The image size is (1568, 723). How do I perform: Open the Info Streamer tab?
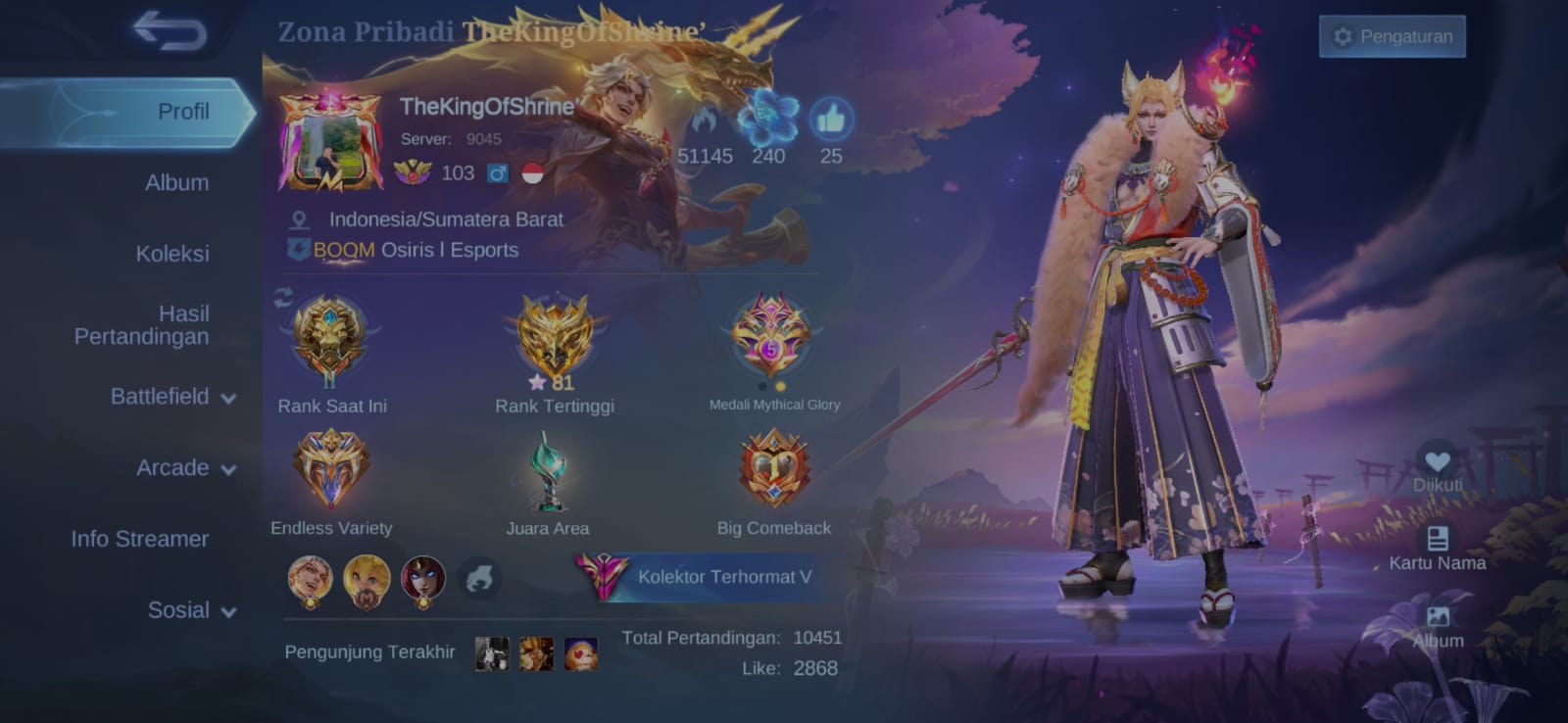coord(139,539)
